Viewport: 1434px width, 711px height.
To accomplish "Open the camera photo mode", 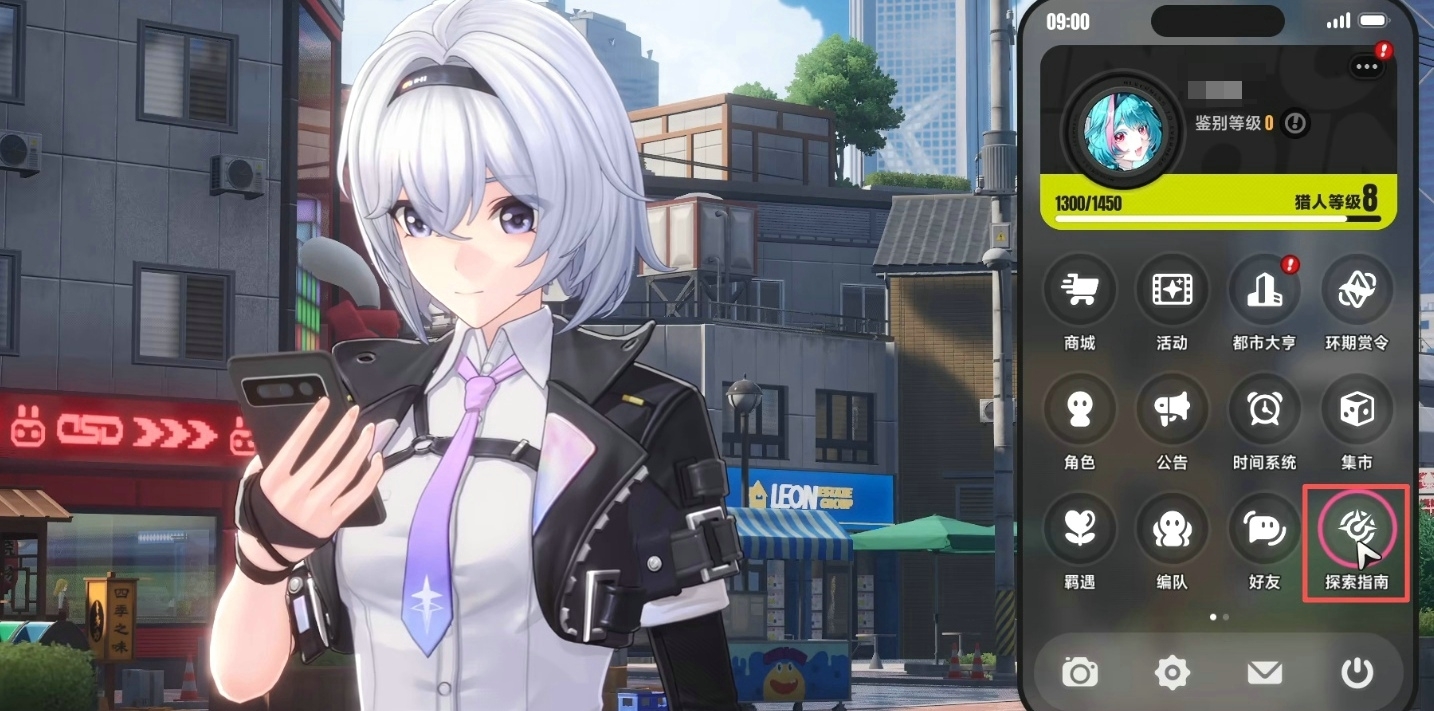I will (x=1080, y=673).
